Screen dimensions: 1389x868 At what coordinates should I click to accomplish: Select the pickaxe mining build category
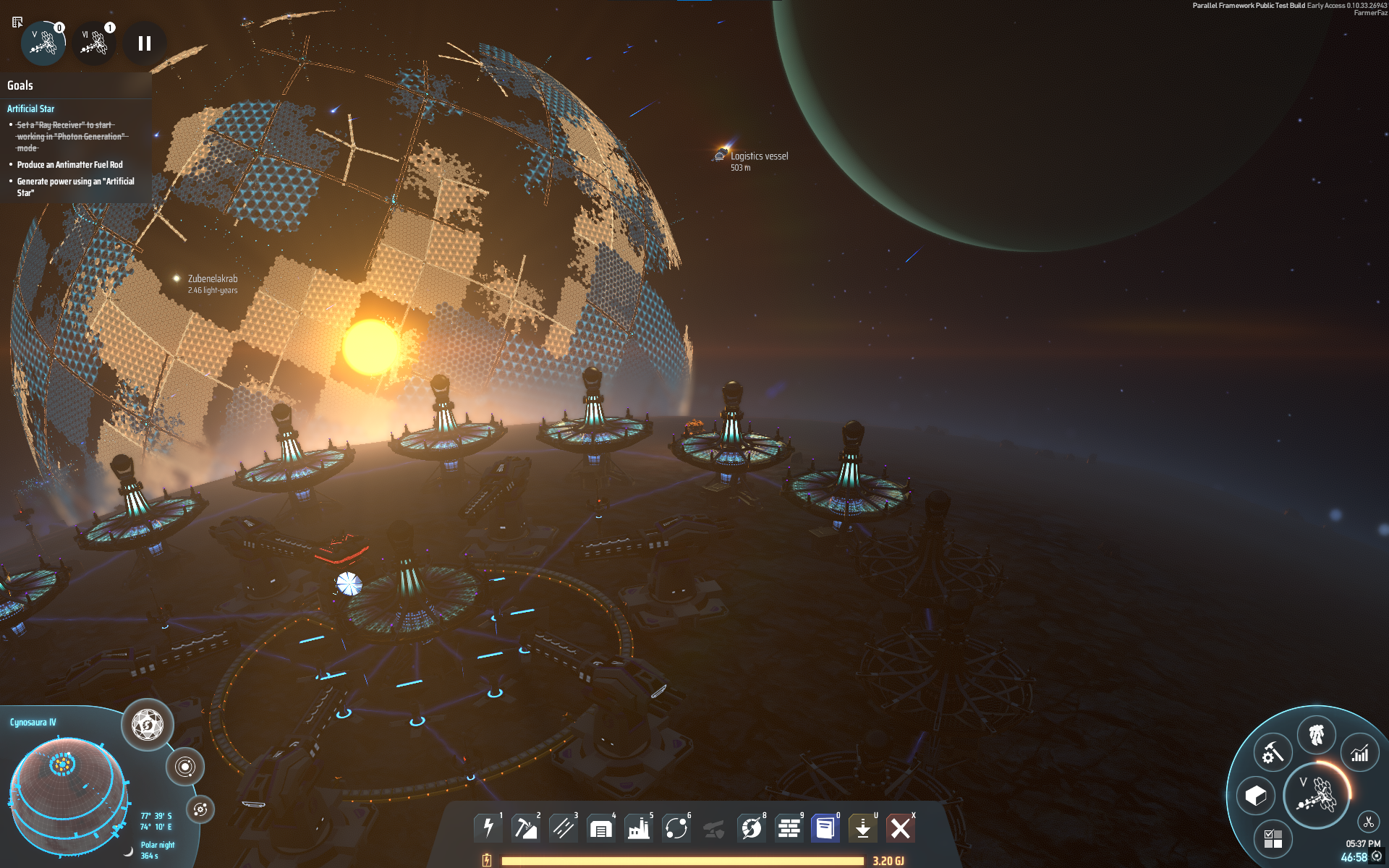[x=525, y=827]
